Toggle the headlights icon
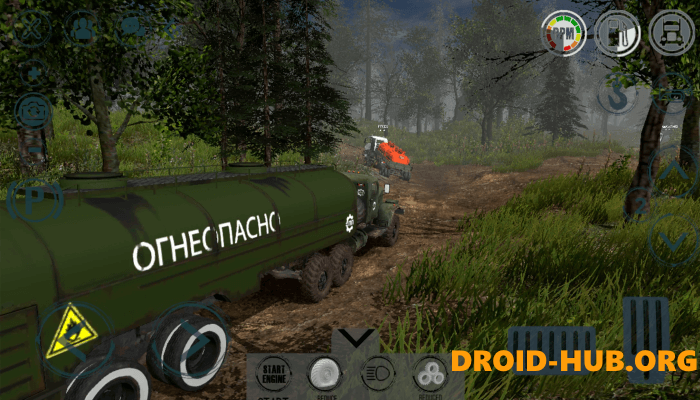700x400 pixels. pos(377,373)
